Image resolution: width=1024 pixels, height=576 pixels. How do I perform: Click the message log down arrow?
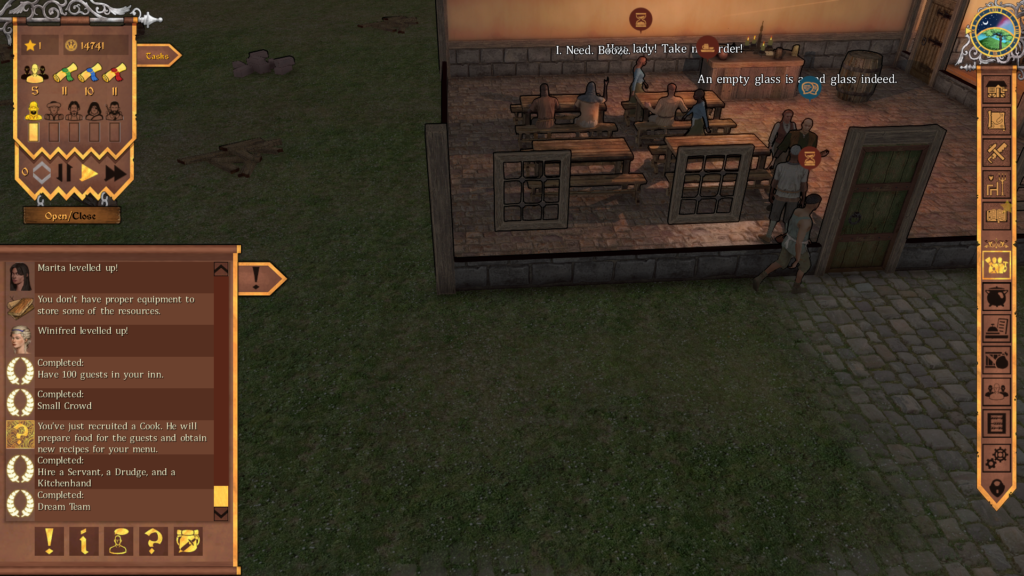[221, 514]
